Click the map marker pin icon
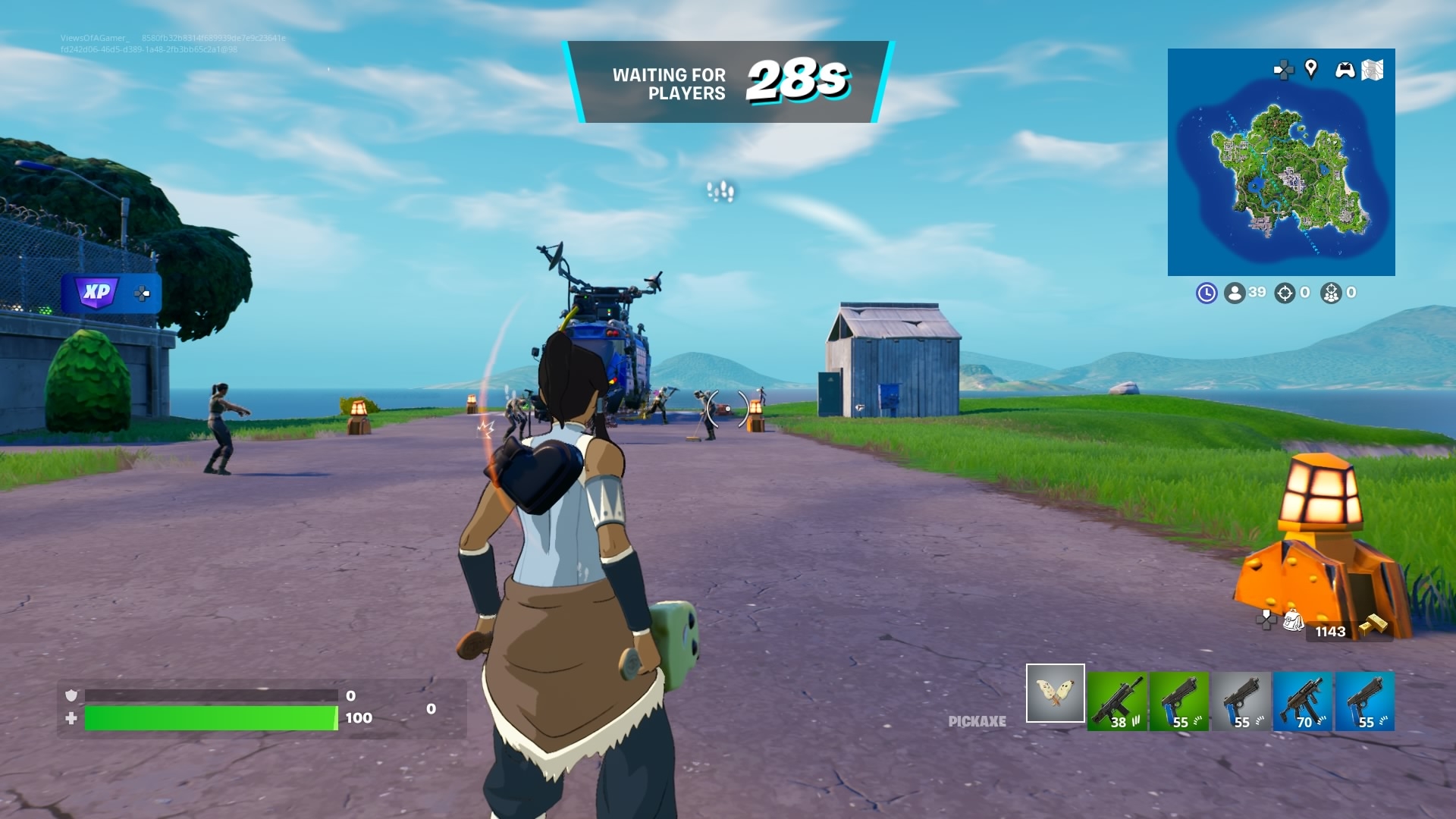Image resolution: width=1456 pixels, height=819 pixels. pos(1310,69)
